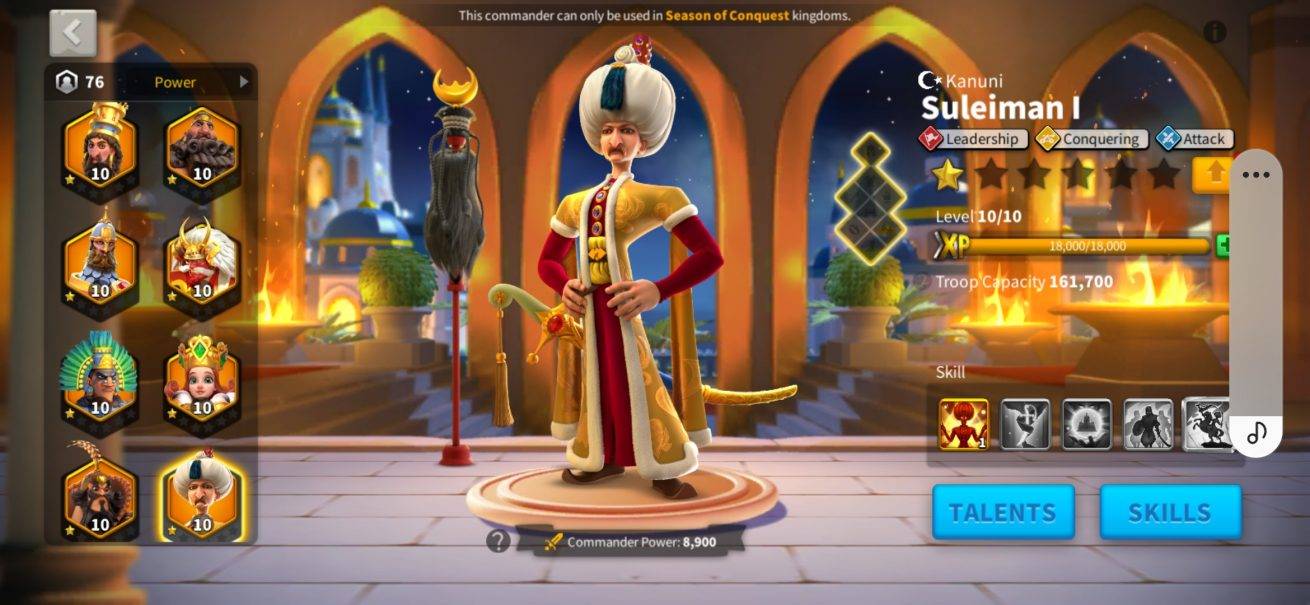Show the Commander Power help question mark
Image resolution: width=1310 pixels, height=605 pixels.
point(498,541)
